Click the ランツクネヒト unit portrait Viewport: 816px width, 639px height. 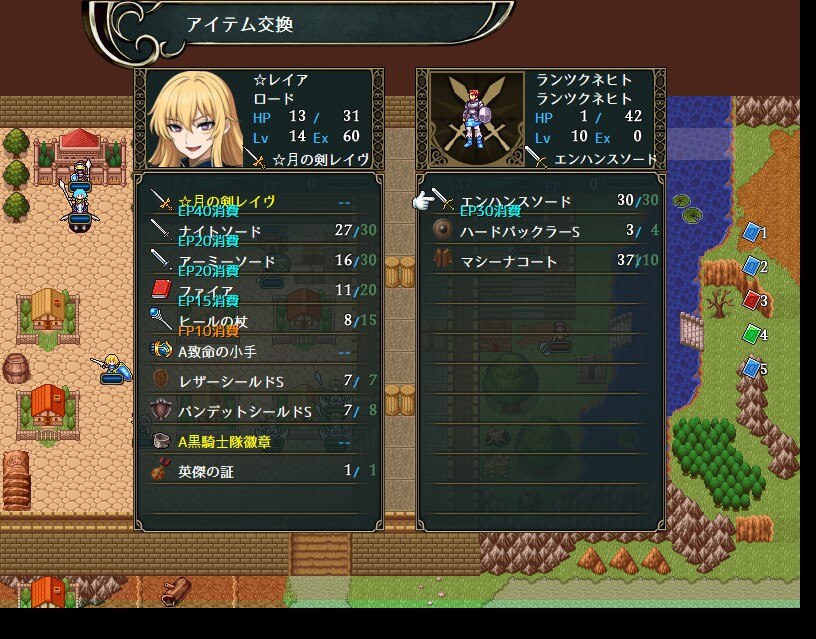click(470, 120)
